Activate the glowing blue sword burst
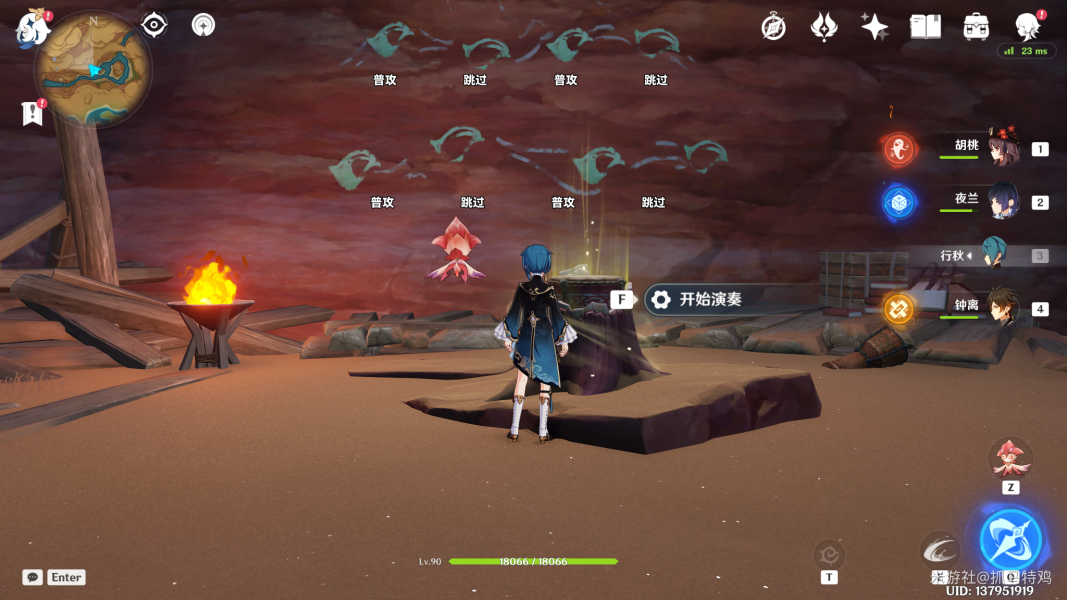 (1010, 539)
